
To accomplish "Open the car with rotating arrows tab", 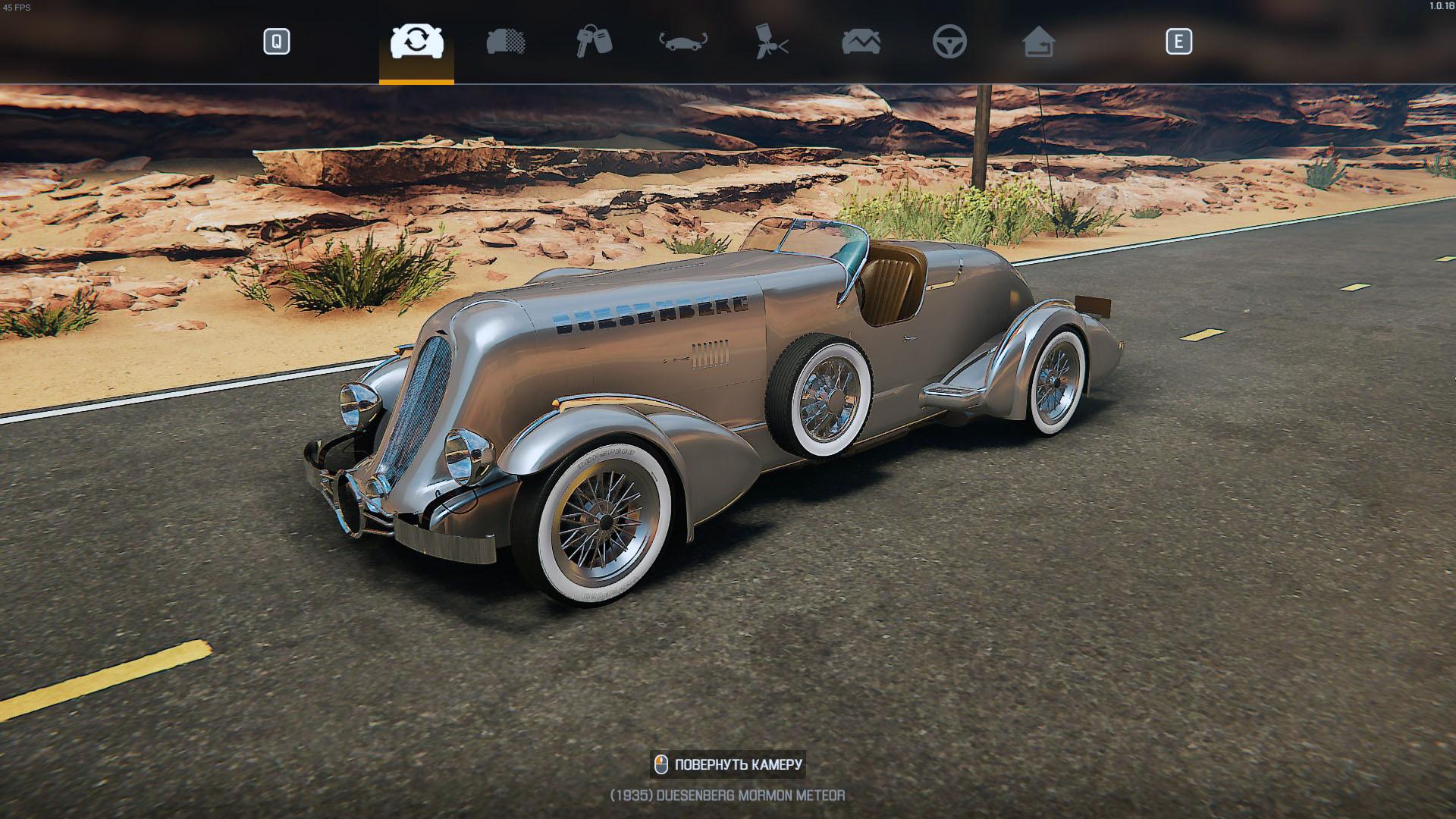I will click(x=682, y=42).
